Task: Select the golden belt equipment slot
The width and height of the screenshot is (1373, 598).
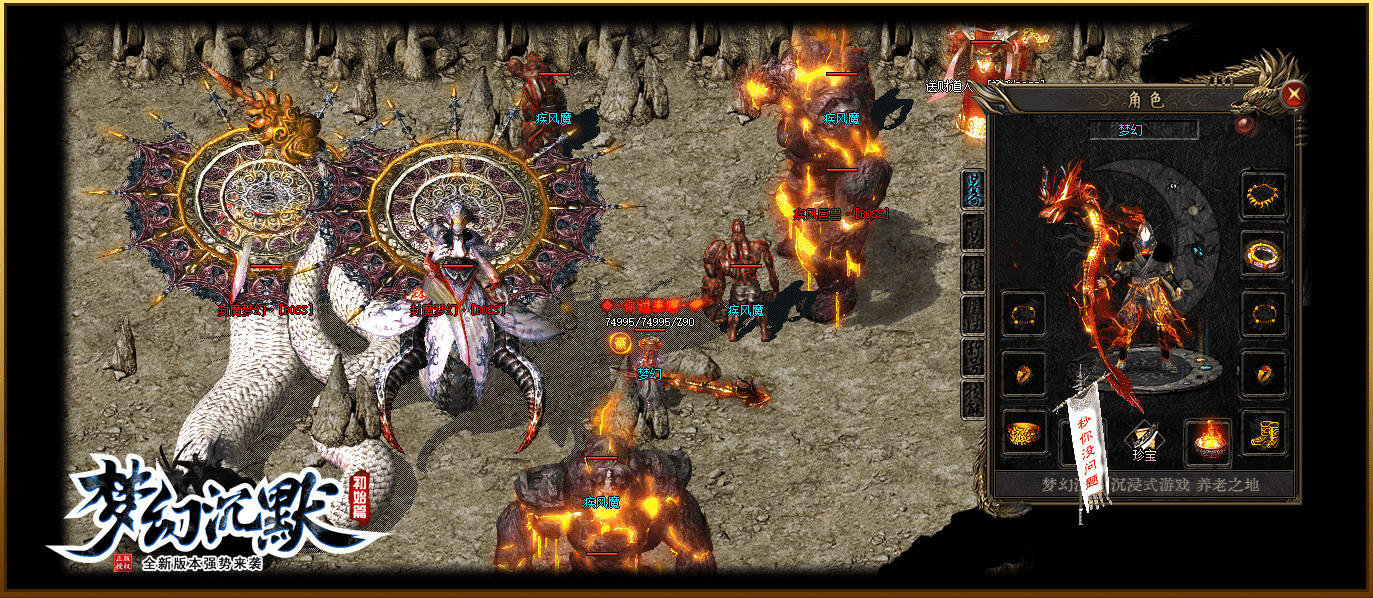Action: pyautogui.click(x=1024, y=433)
